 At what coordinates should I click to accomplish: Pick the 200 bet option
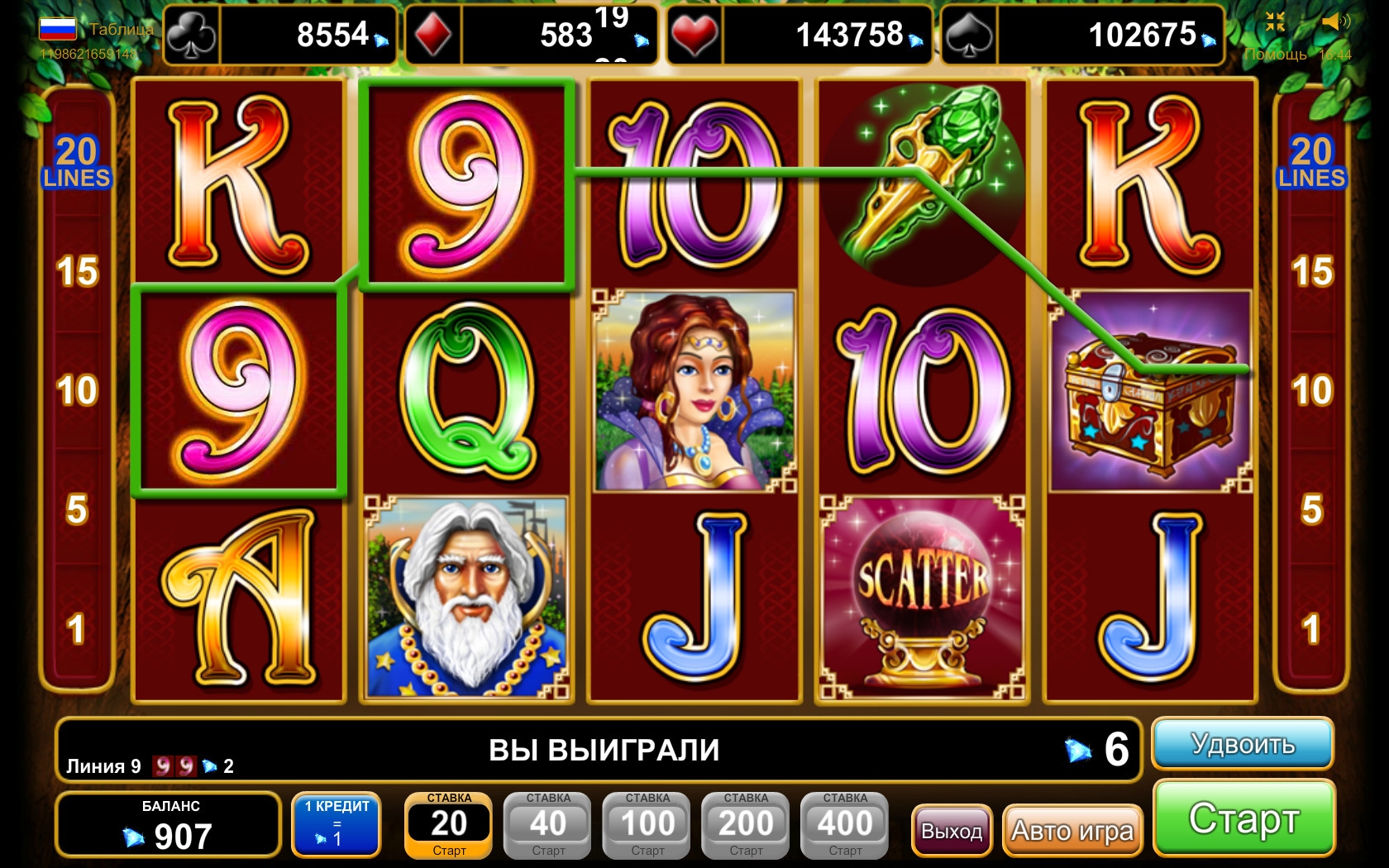pyautogui.click(x=746, y=825)
